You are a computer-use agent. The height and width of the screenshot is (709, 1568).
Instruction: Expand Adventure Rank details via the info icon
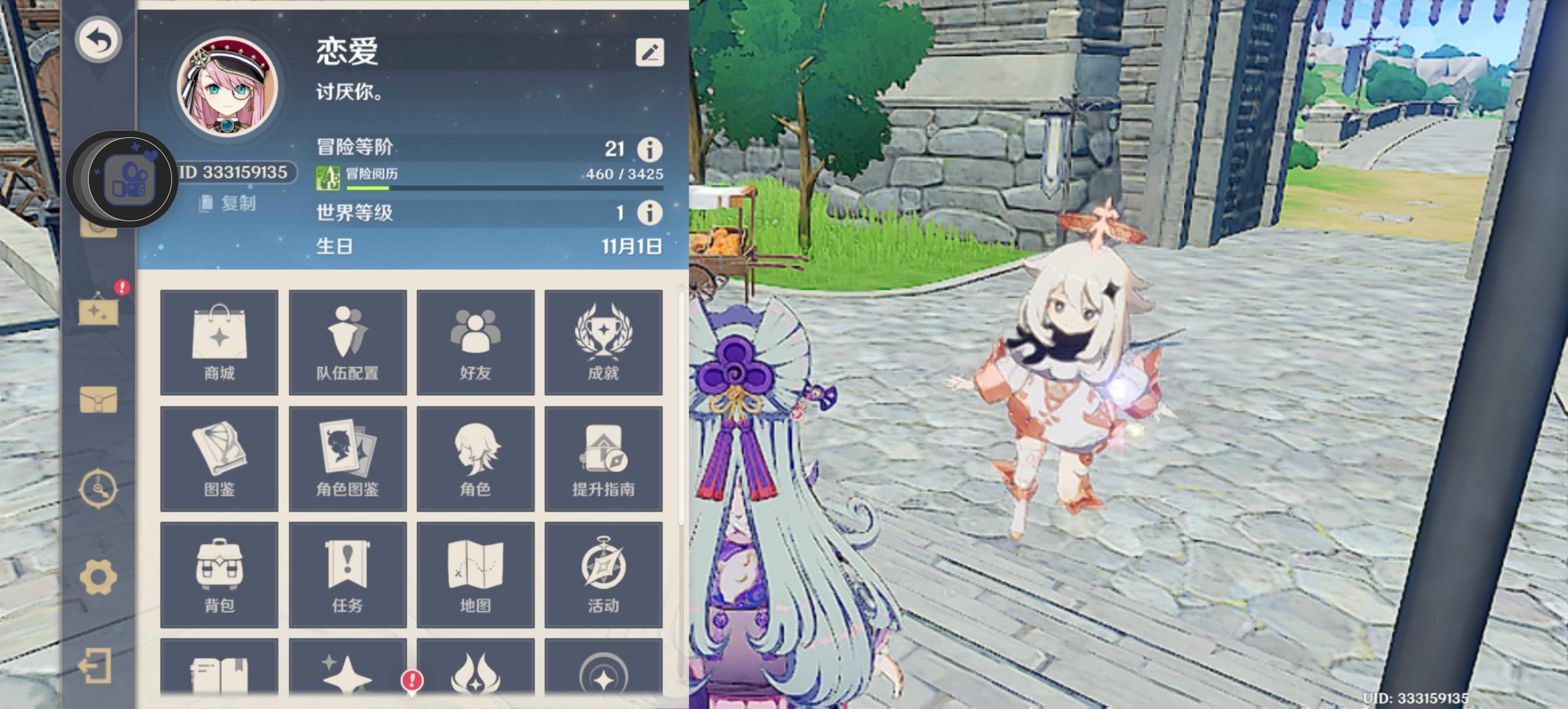649,151
